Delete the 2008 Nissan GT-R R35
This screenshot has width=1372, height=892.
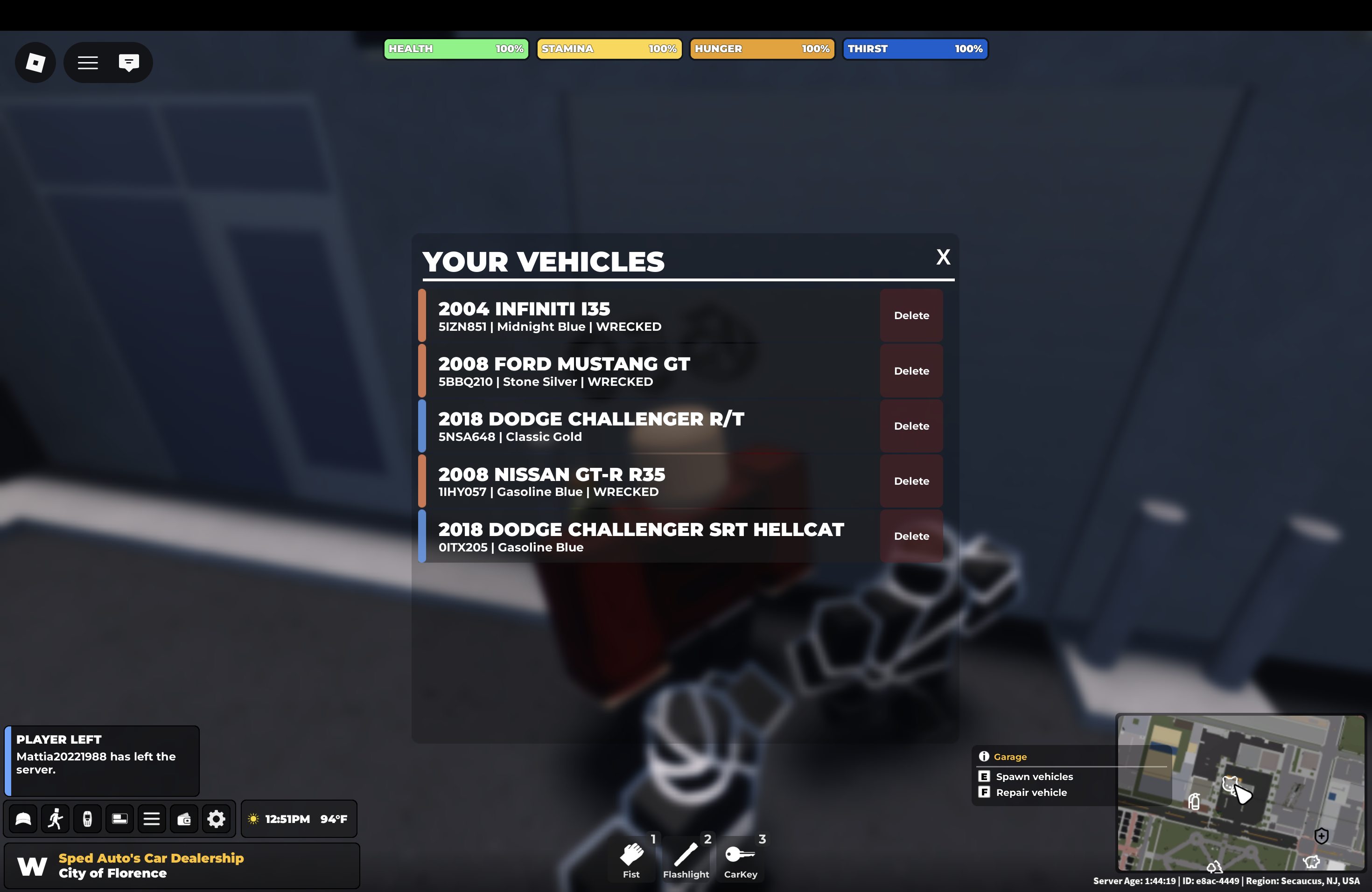point(911,481)
